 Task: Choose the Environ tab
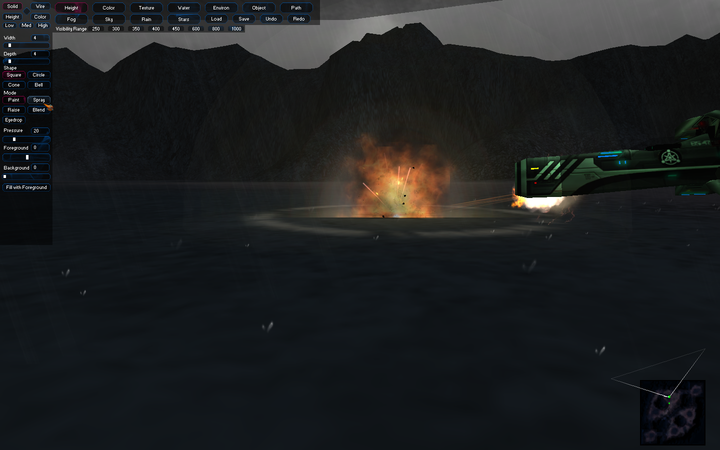[x=221, y=7]
